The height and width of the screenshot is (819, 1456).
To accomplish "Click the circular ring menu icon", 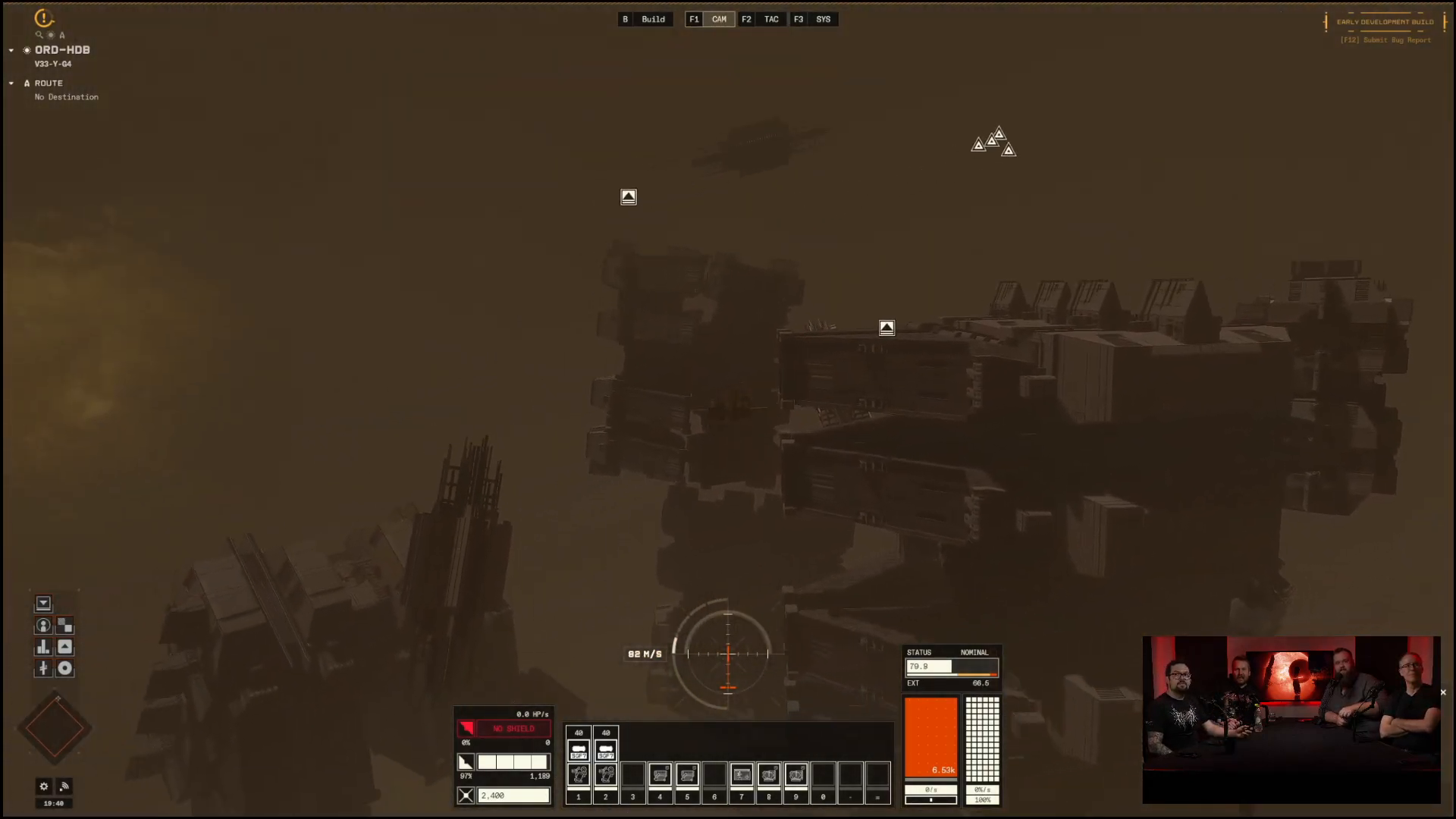I will pyautogui.click(x=65, y=668).
